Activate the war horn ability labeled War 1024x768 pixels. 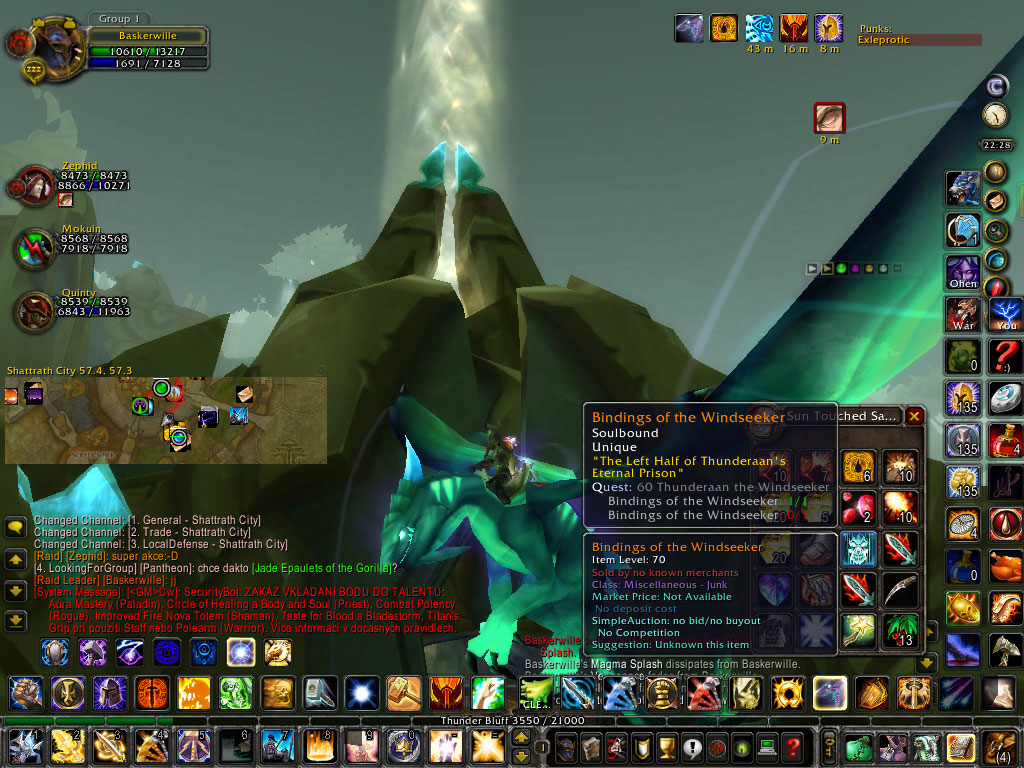(x=963, y=314)
